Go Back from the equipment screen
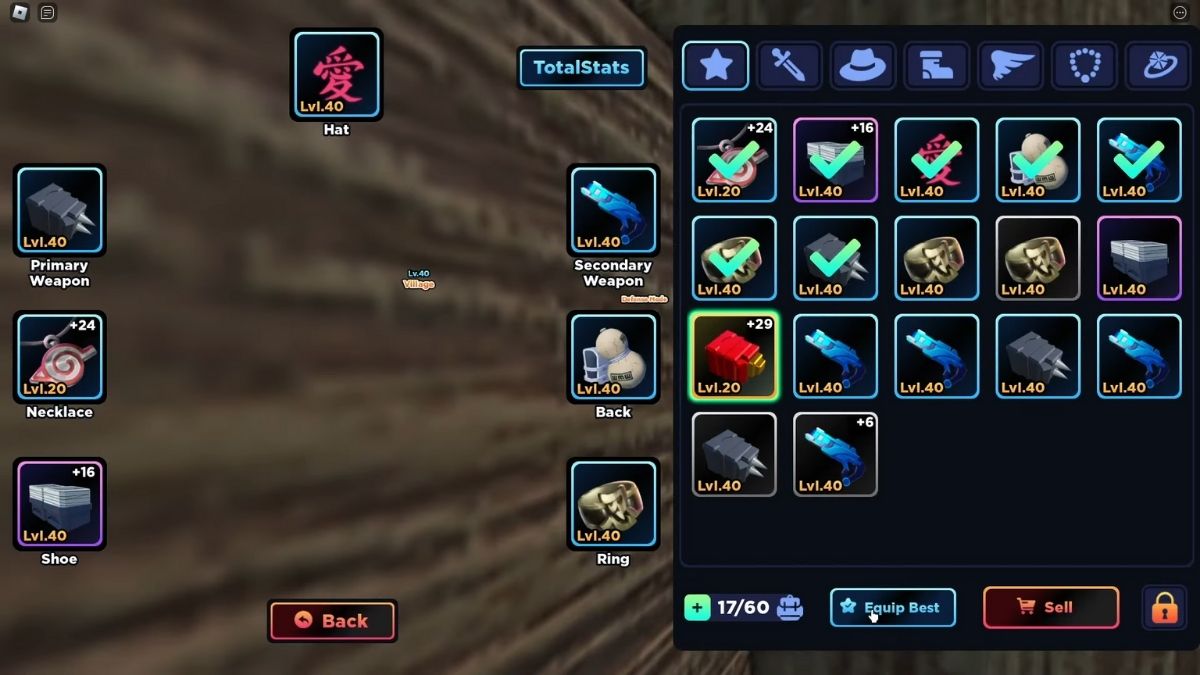 pos(332,621)
